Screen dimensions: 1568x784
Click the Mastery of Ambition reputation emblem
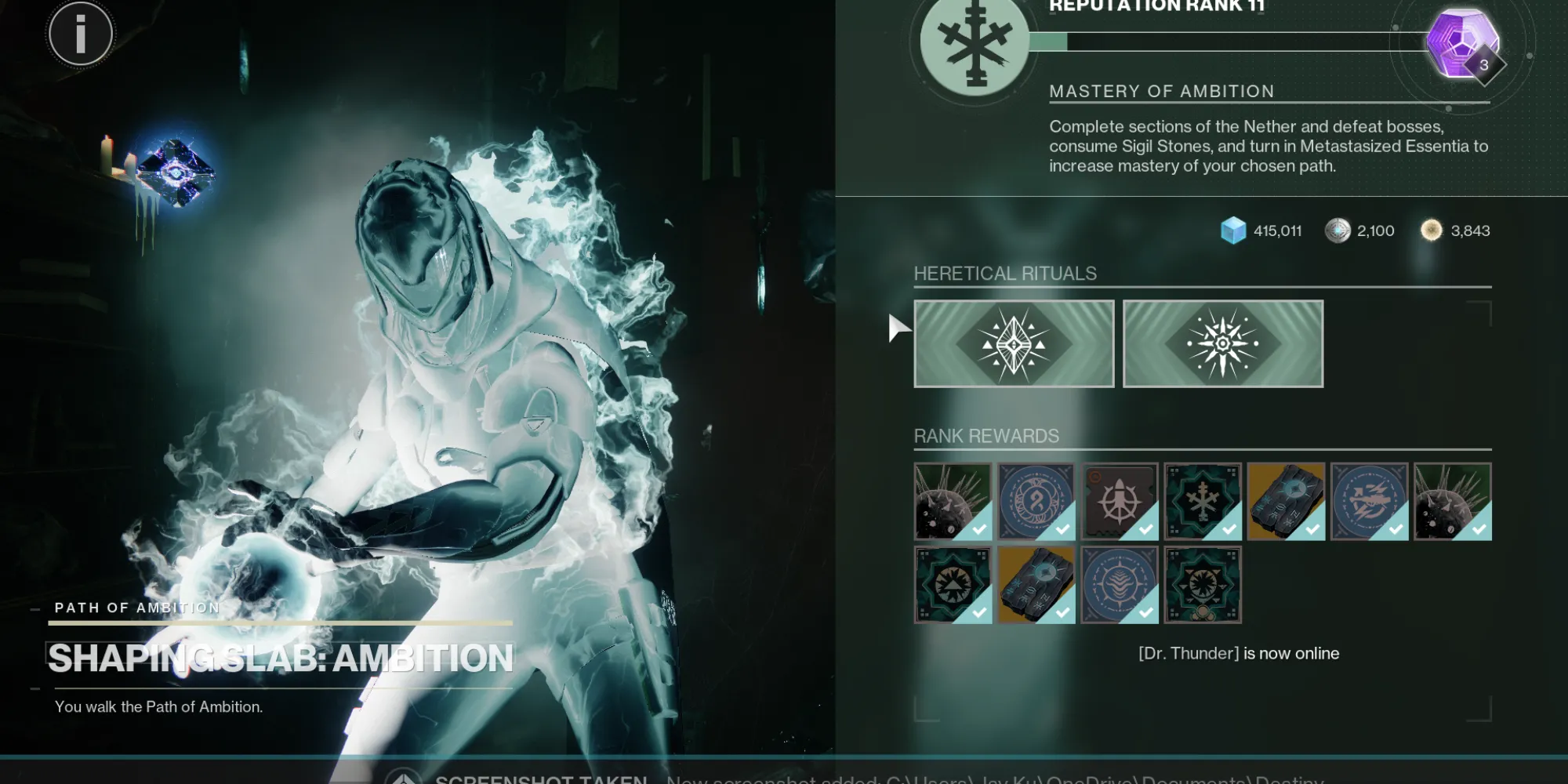click(975, 43)
